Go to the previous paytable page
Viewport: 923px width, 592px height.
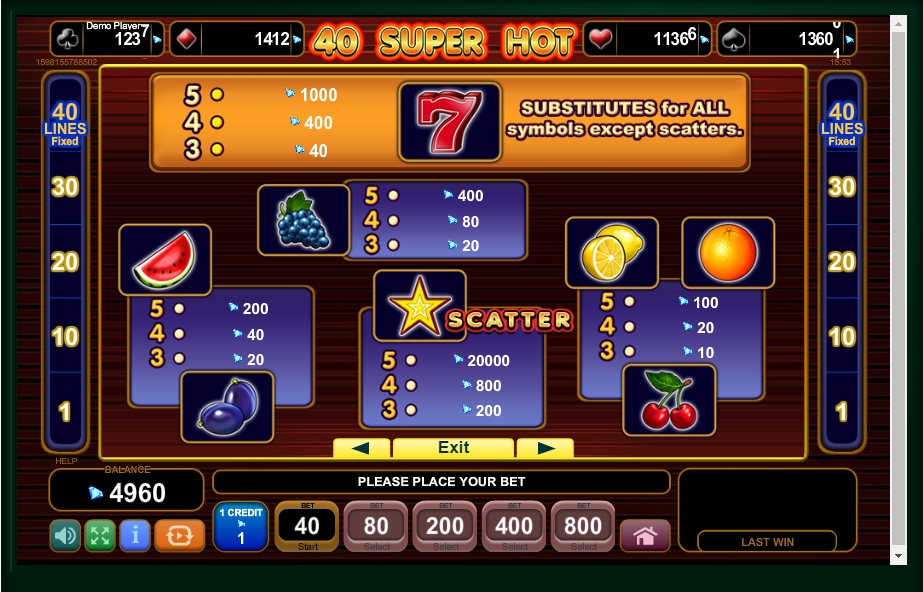coord(361,448)
